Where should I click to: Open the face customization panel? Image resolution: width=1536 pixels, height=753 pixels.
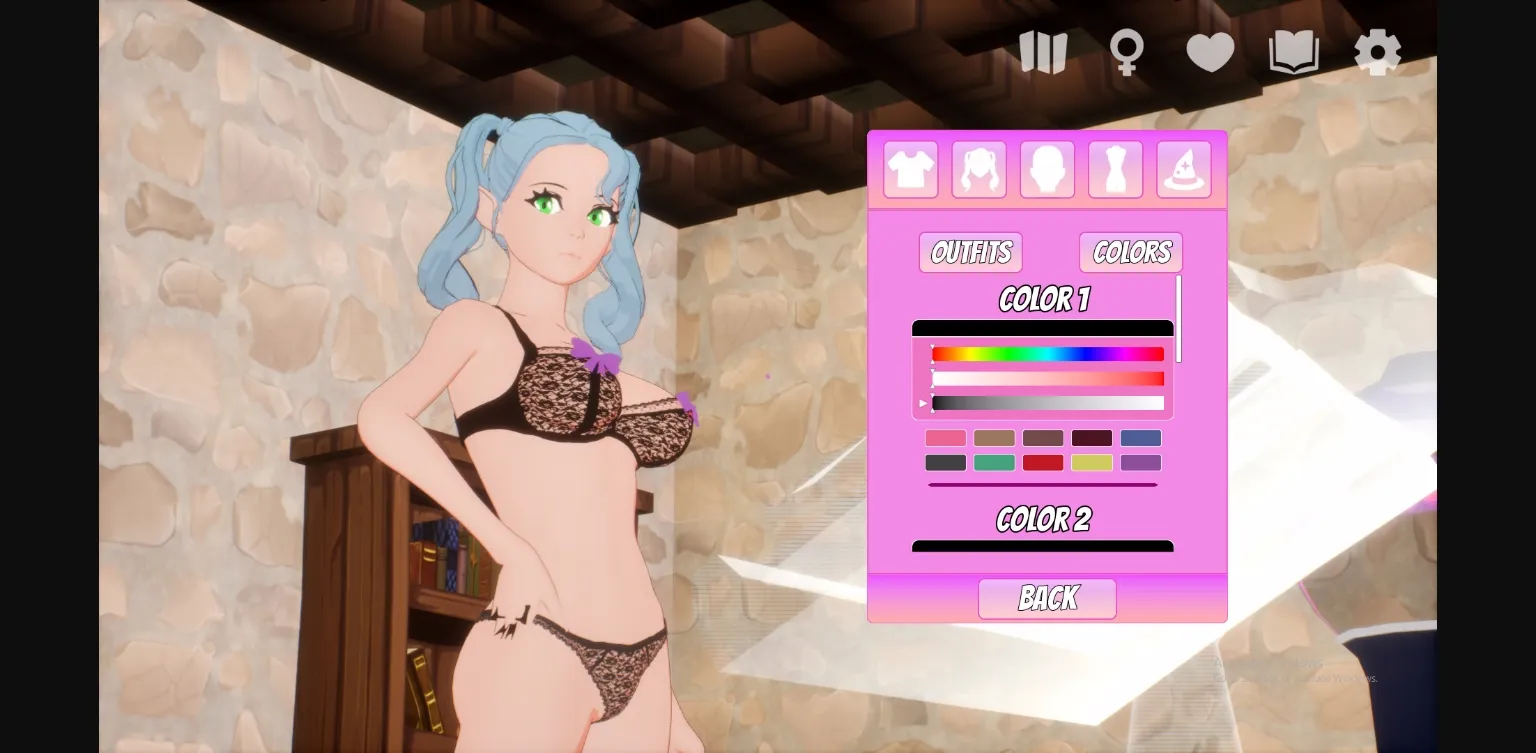(1047, 168)
